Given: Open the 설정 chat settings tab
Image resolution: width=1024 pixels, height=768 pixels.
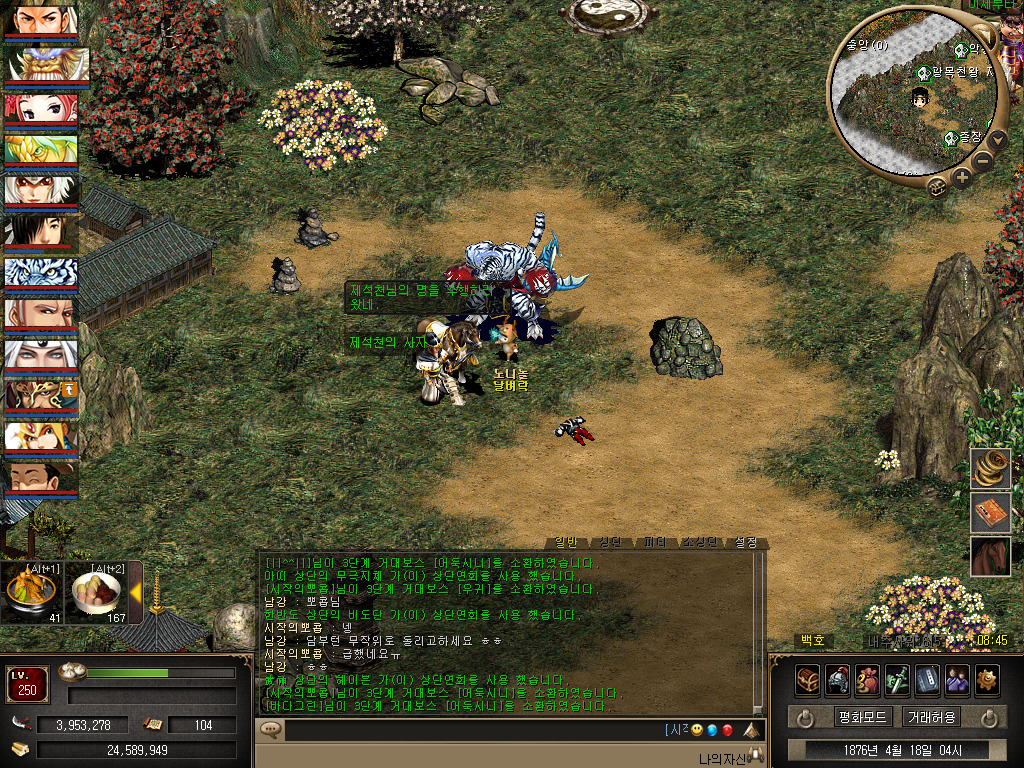Looking at the screenshot, I should (746, 543).
